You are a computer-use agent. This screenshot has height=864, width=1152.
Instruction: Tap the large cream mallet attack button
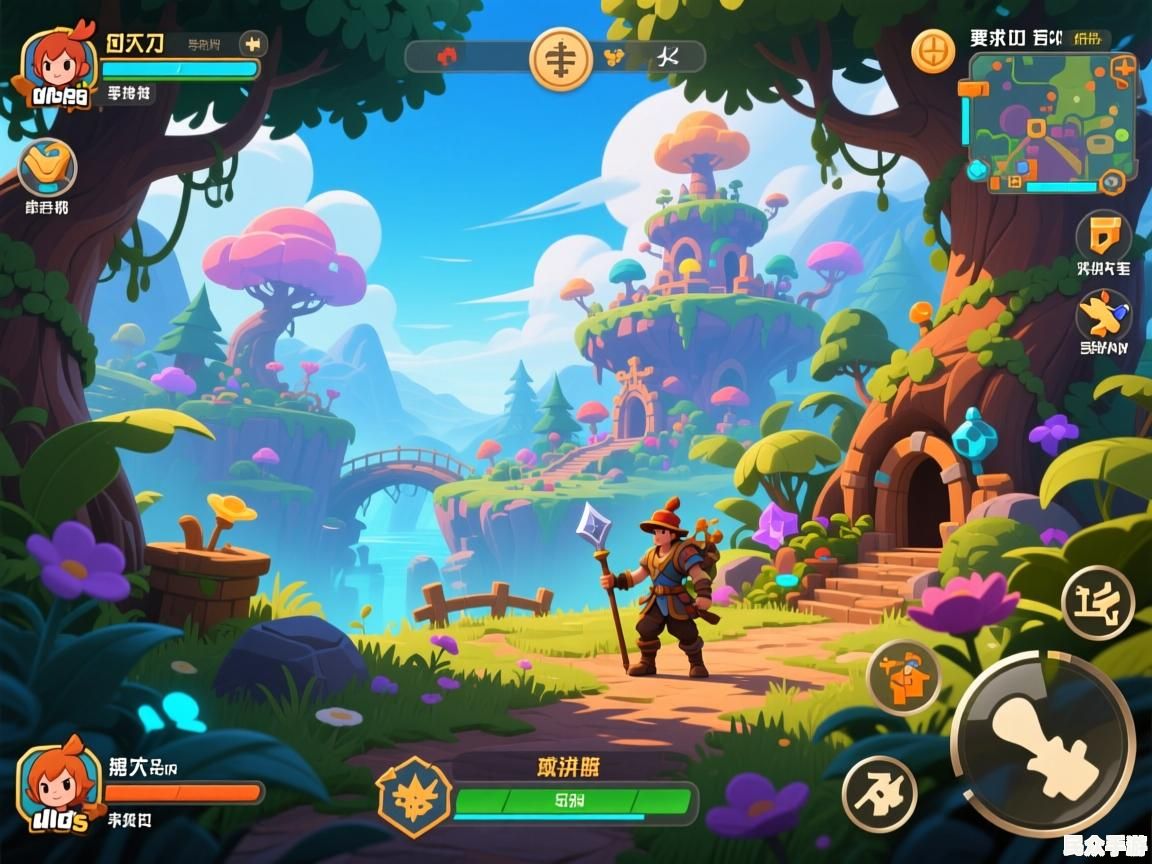point(1042,743)
